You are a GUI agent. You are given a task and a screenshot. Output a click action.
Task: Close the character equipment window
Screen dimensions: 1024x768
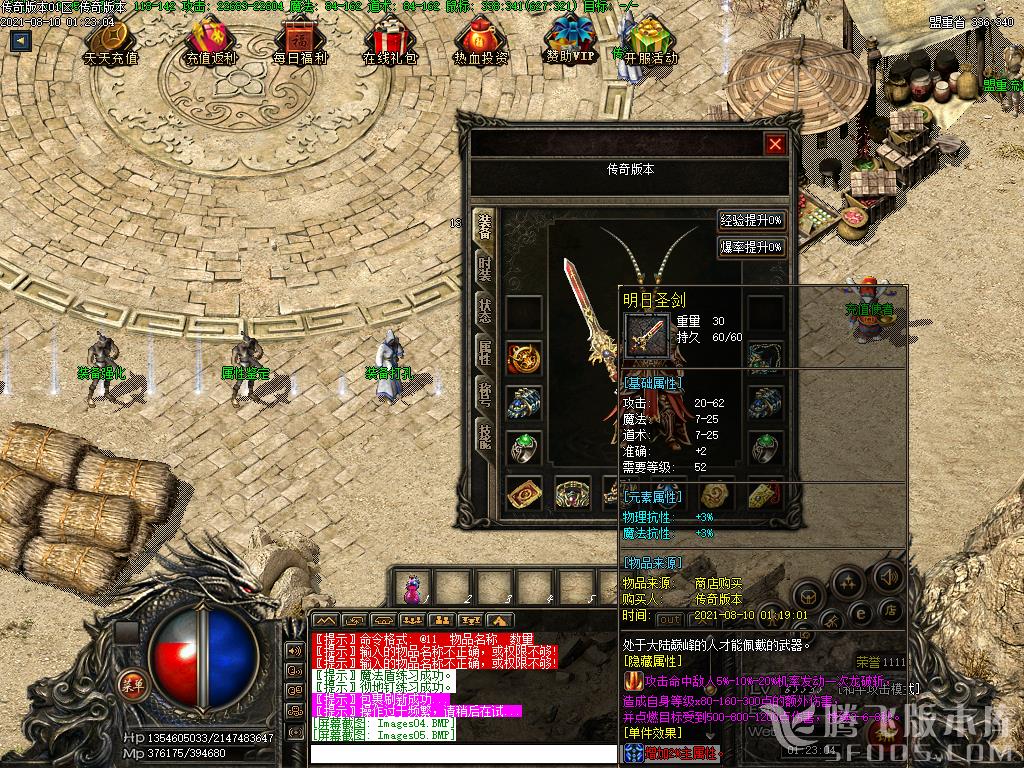(x=775, y=144)
